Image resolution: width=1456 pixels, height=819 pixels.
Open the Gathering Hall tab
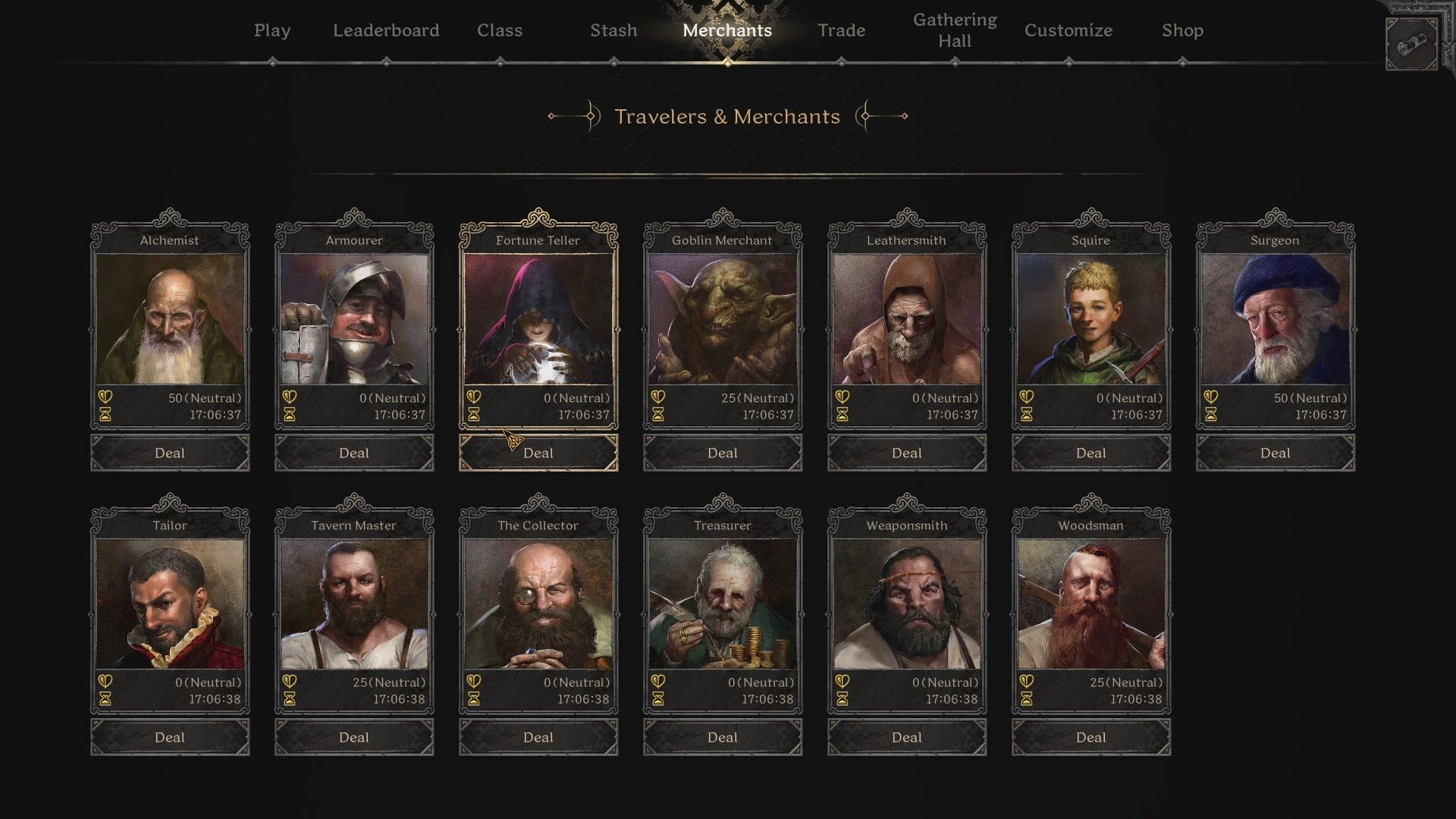955,30
